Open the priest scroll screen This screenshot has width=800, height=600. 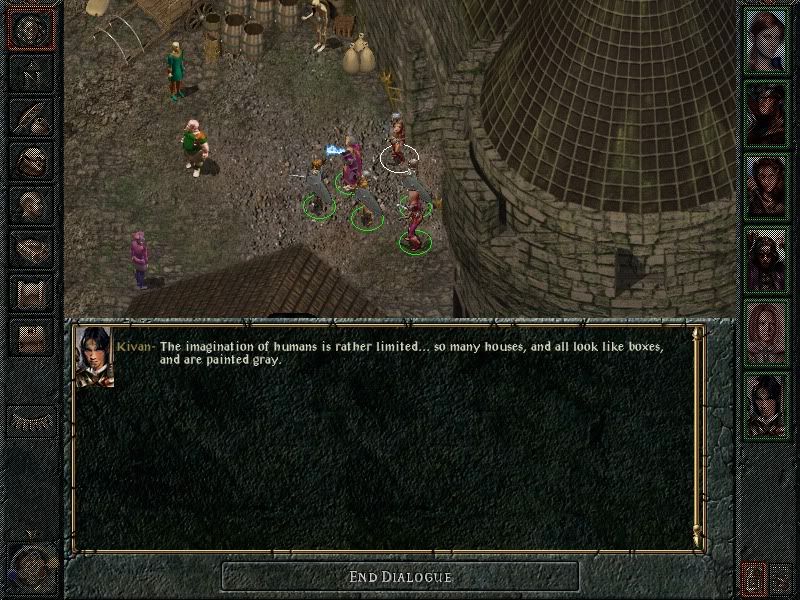point(30,294)
